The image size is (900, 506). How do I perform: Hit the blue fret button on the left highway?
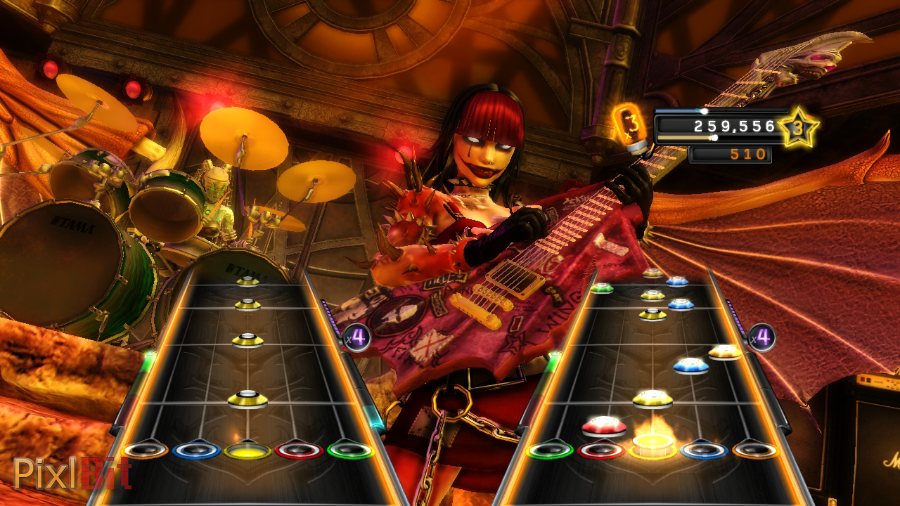tap(196, 450)
